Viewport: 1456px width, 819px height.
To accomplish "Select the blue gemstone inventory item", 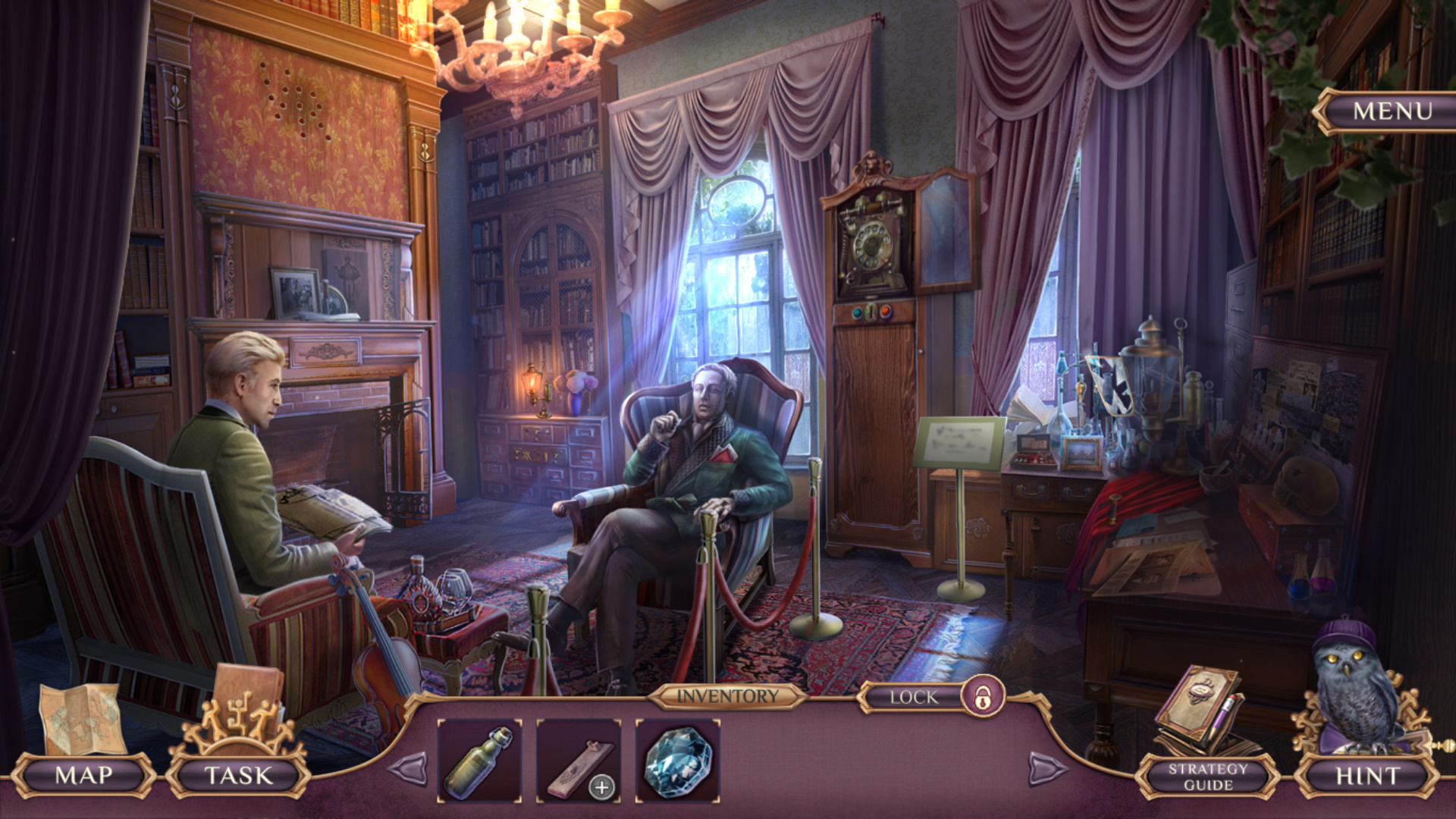I will coord(677,761).
